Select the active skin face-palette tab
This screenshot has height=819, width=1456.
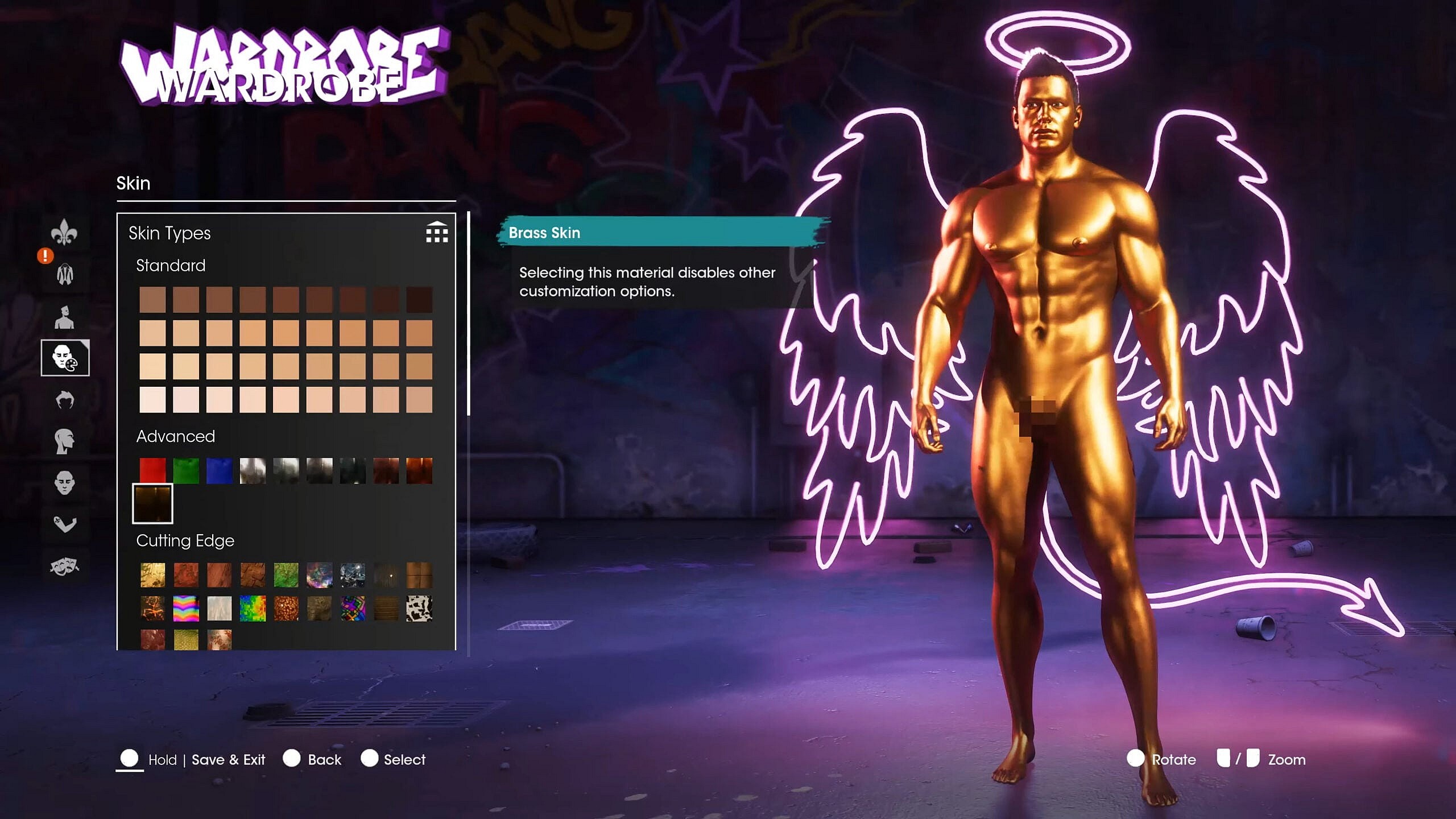[x=65, y=358]
